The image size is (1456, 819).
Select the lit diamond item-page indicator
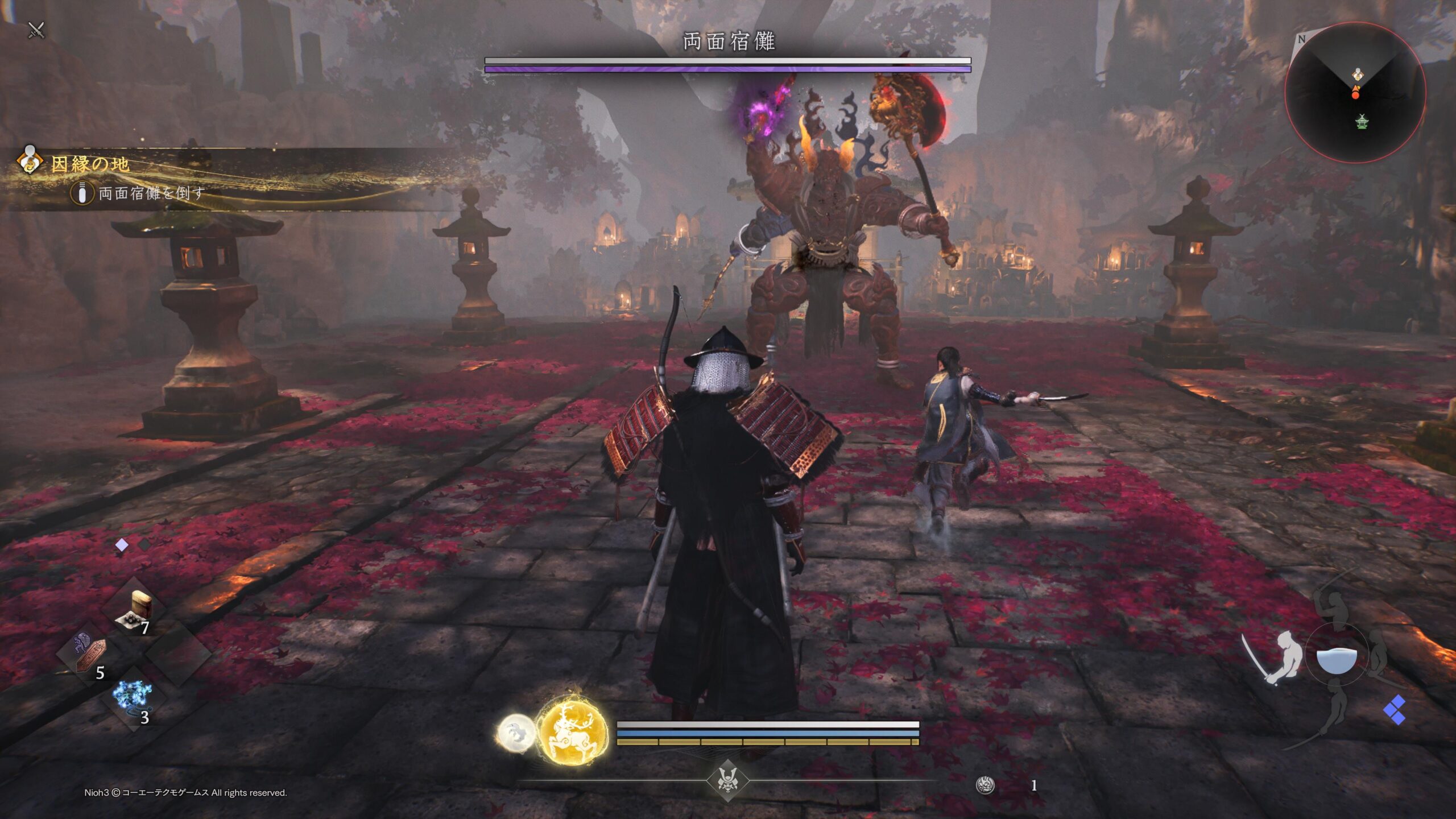[x=122, y=545]
